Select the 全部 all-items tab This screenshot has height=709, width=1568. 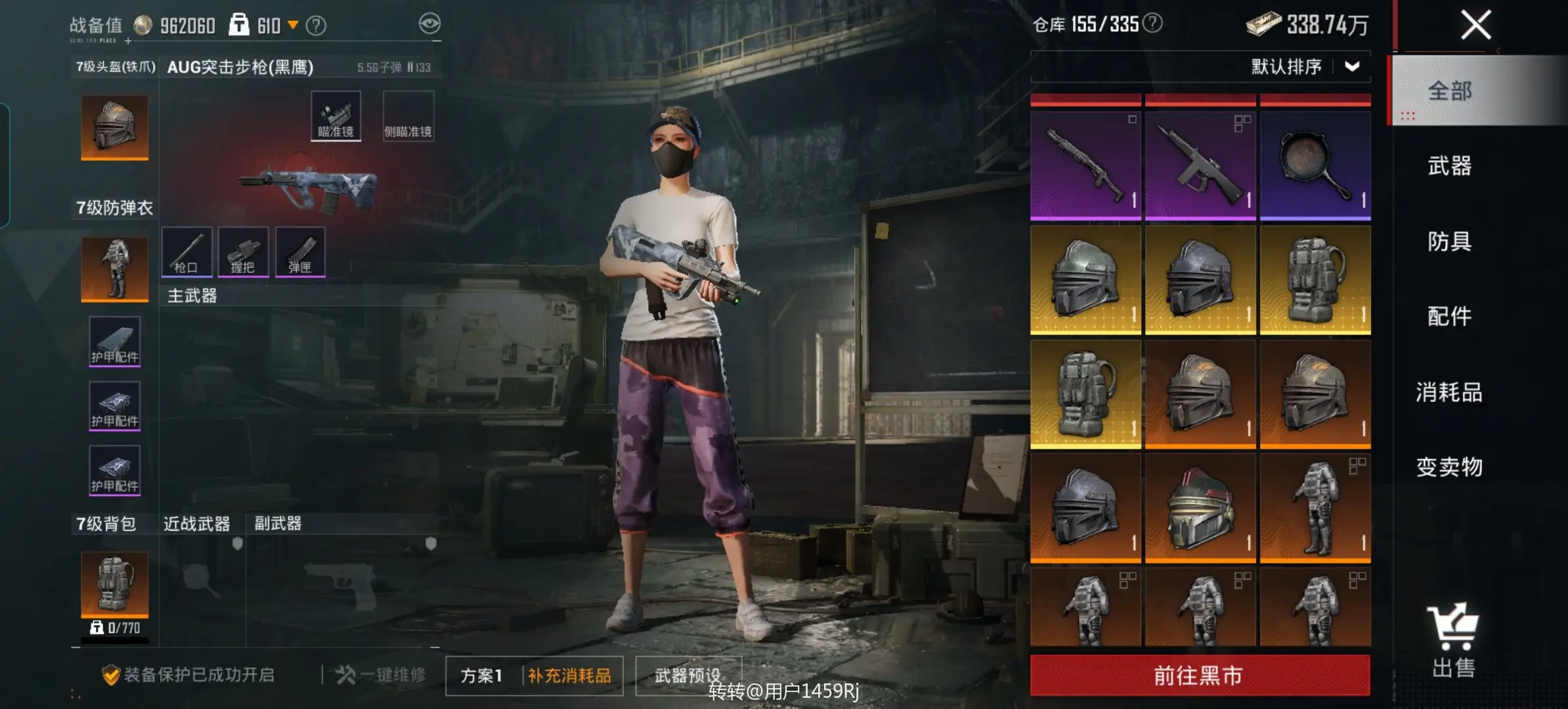pyautogui.click(x=1449, y=91)
